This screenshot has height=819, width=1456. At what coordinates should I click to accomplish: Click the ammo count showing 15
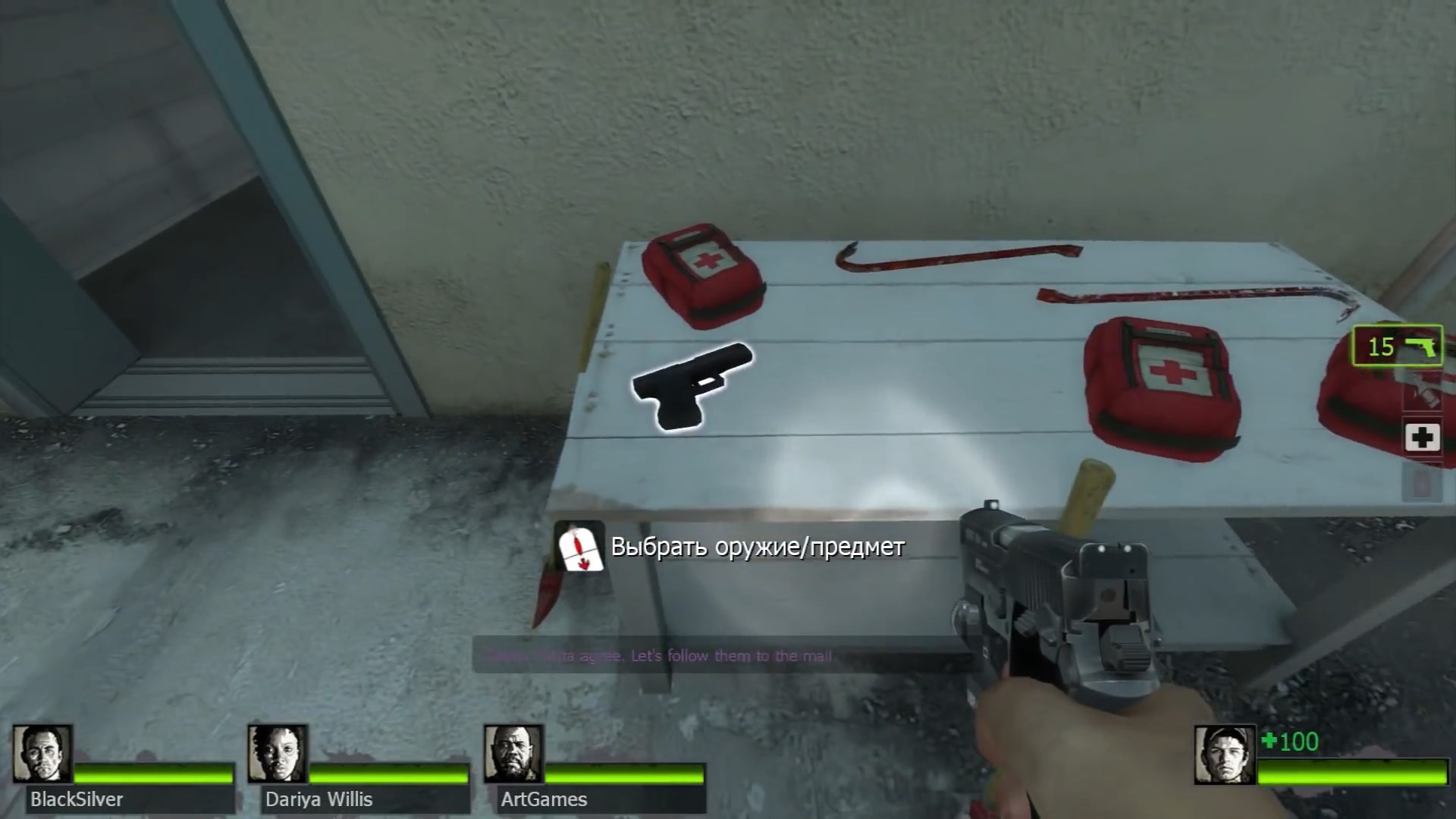coord(1382,347)
